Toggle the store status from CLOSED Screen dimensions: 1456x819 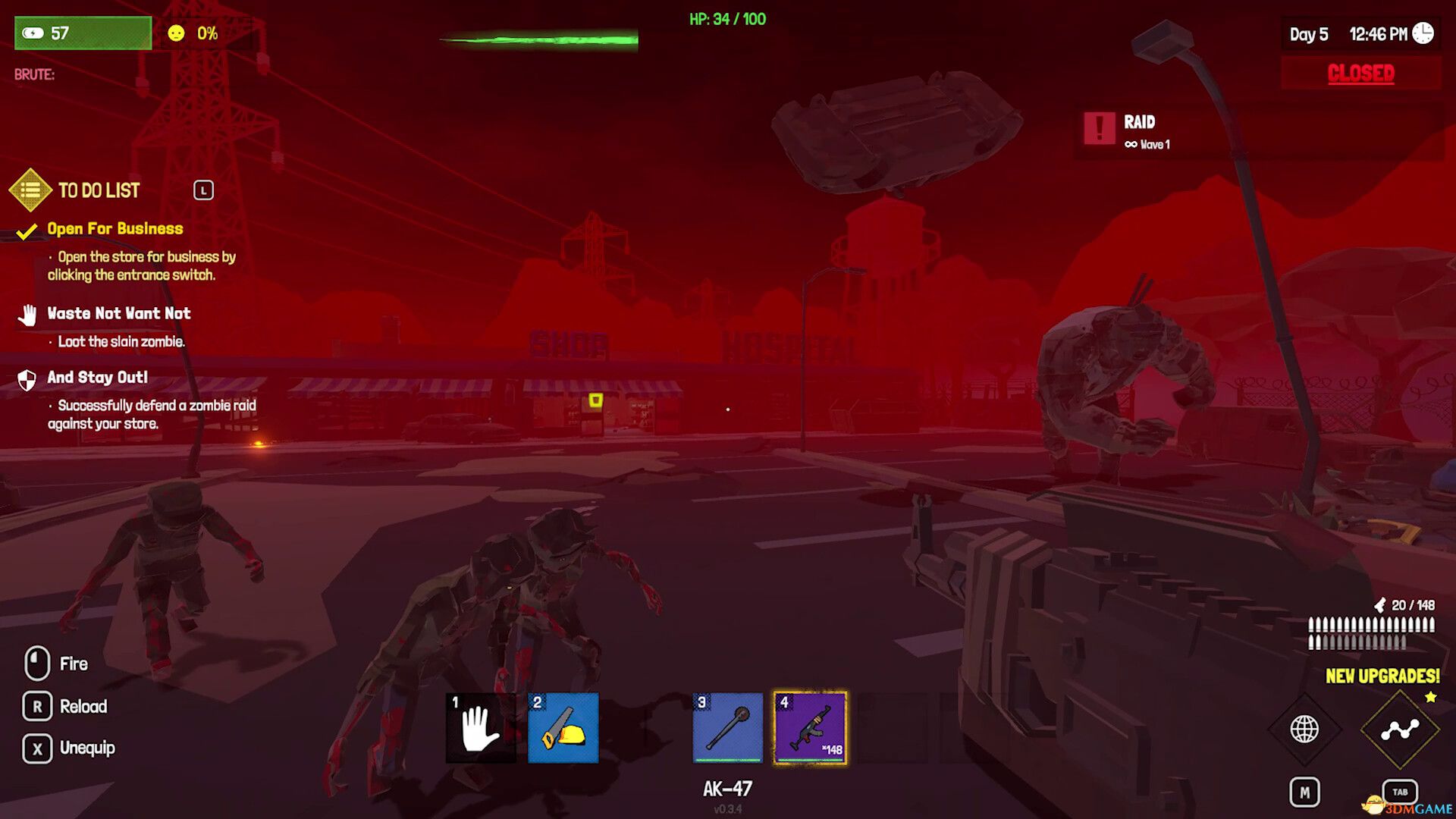point(1360,74)
